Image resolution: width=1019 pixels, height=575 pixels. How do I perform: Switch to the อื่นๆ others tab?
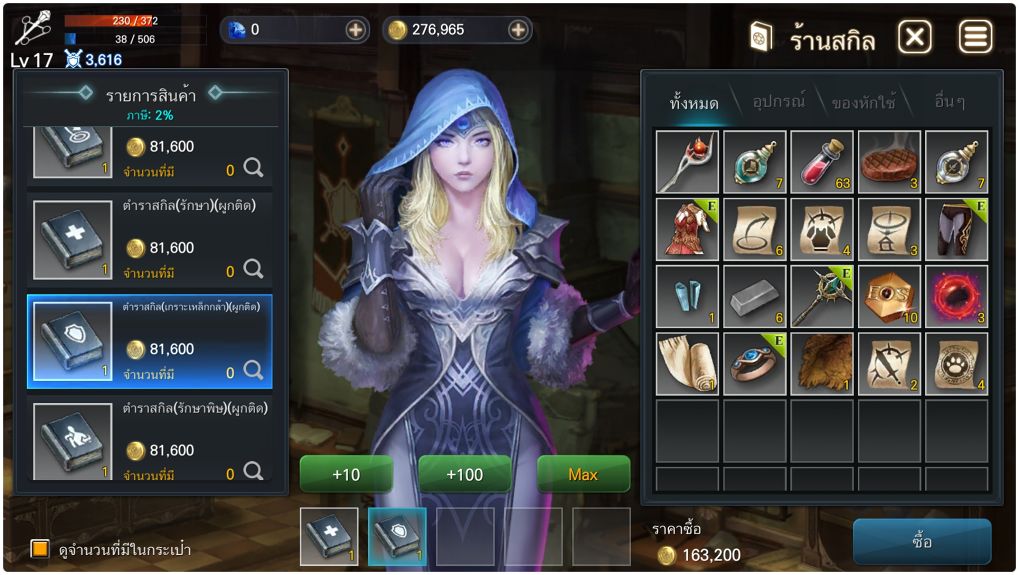click(x=948, y=102)
